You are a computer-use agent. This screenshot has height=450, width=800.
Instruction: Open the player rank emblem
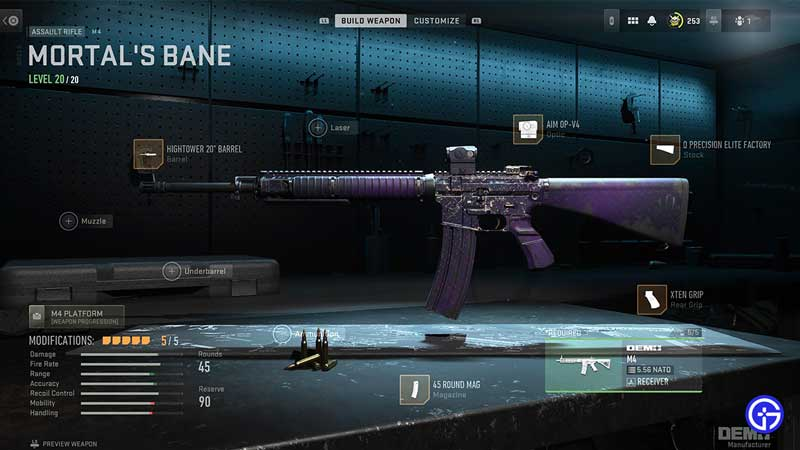[674, 20]
